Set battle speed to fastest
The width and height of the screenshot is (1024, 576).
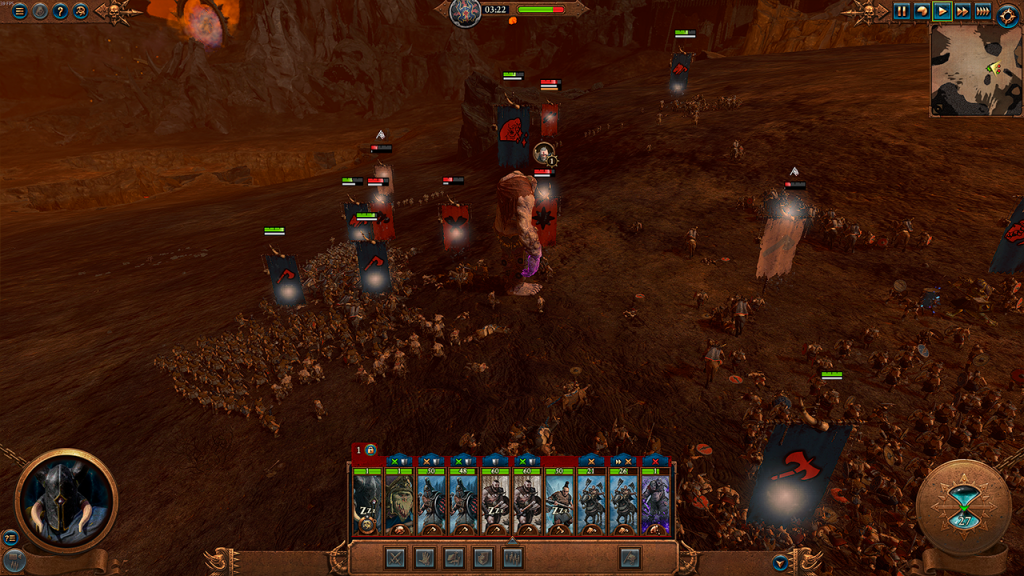tap(983, 12)
